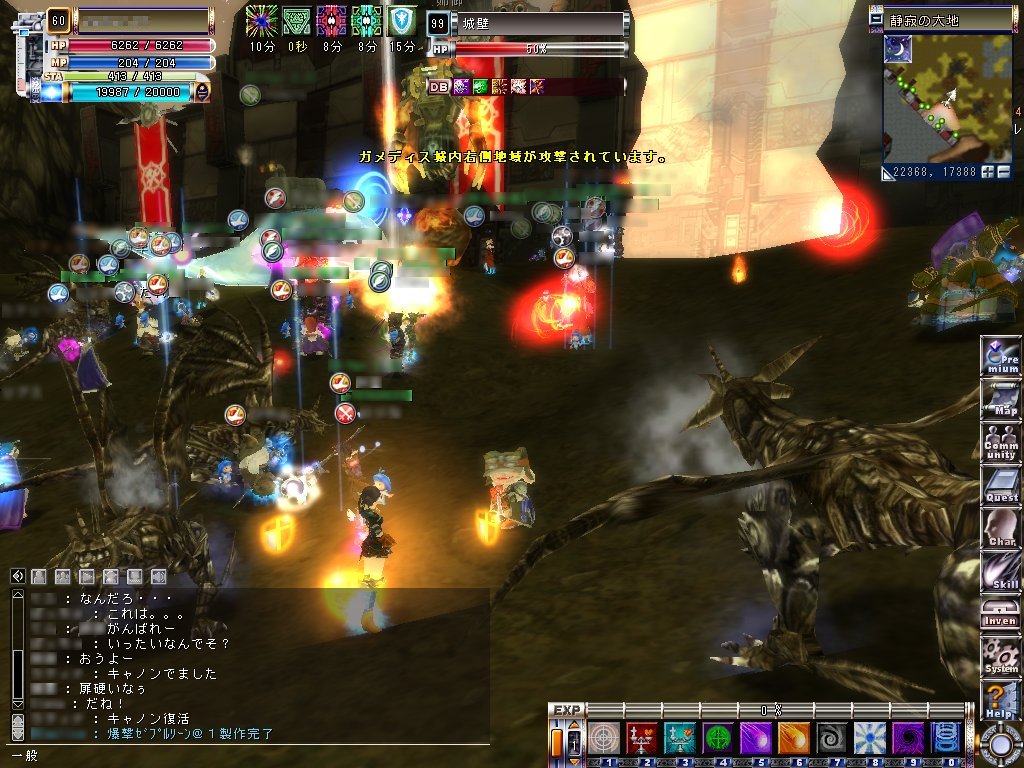This screenshot has height=768, width=1024.
Task: Open the Char sheet button
Action: 1000,529
